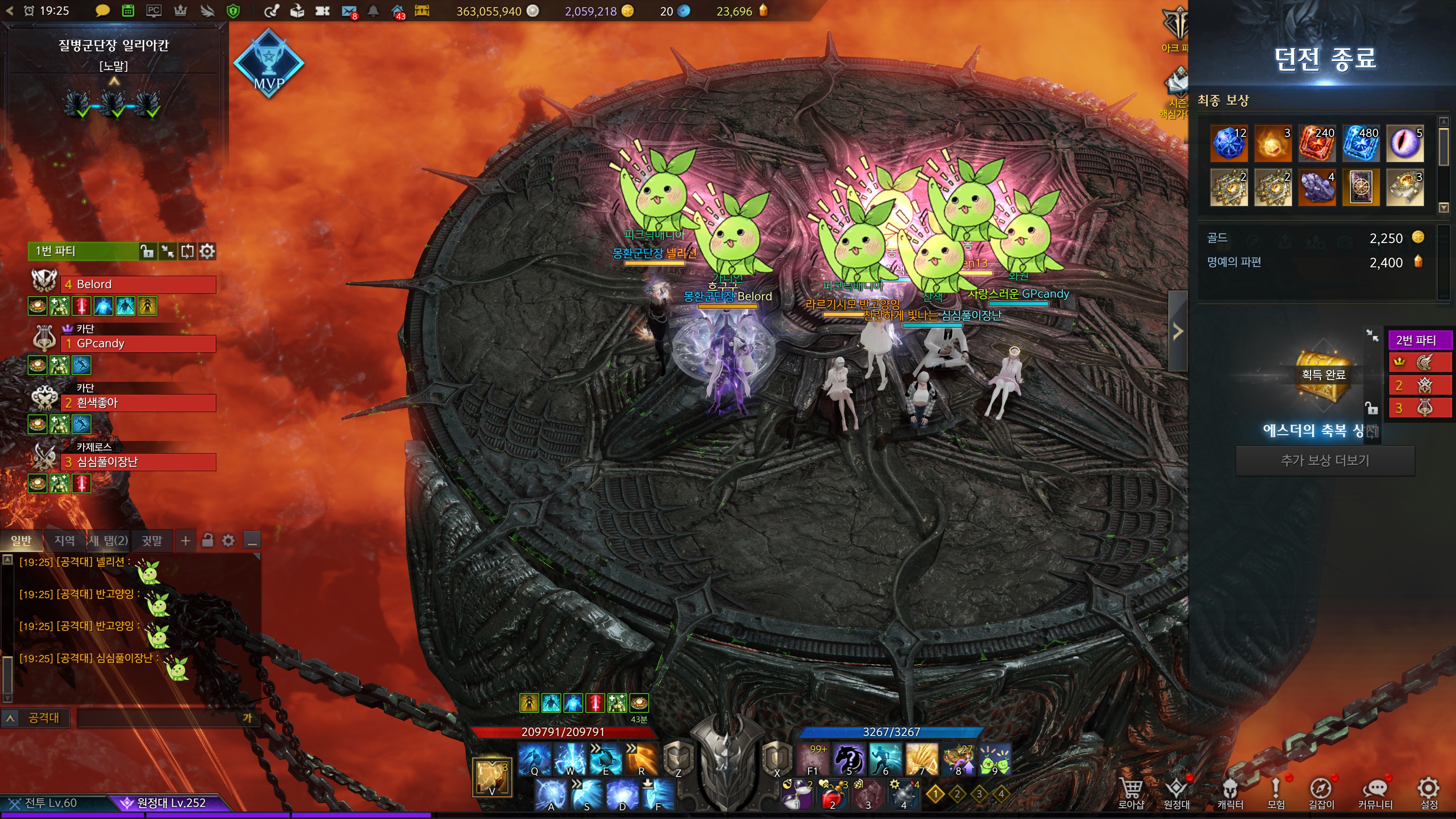
Task: Switch to the 지역 chat tab
Action: [64, 541]
